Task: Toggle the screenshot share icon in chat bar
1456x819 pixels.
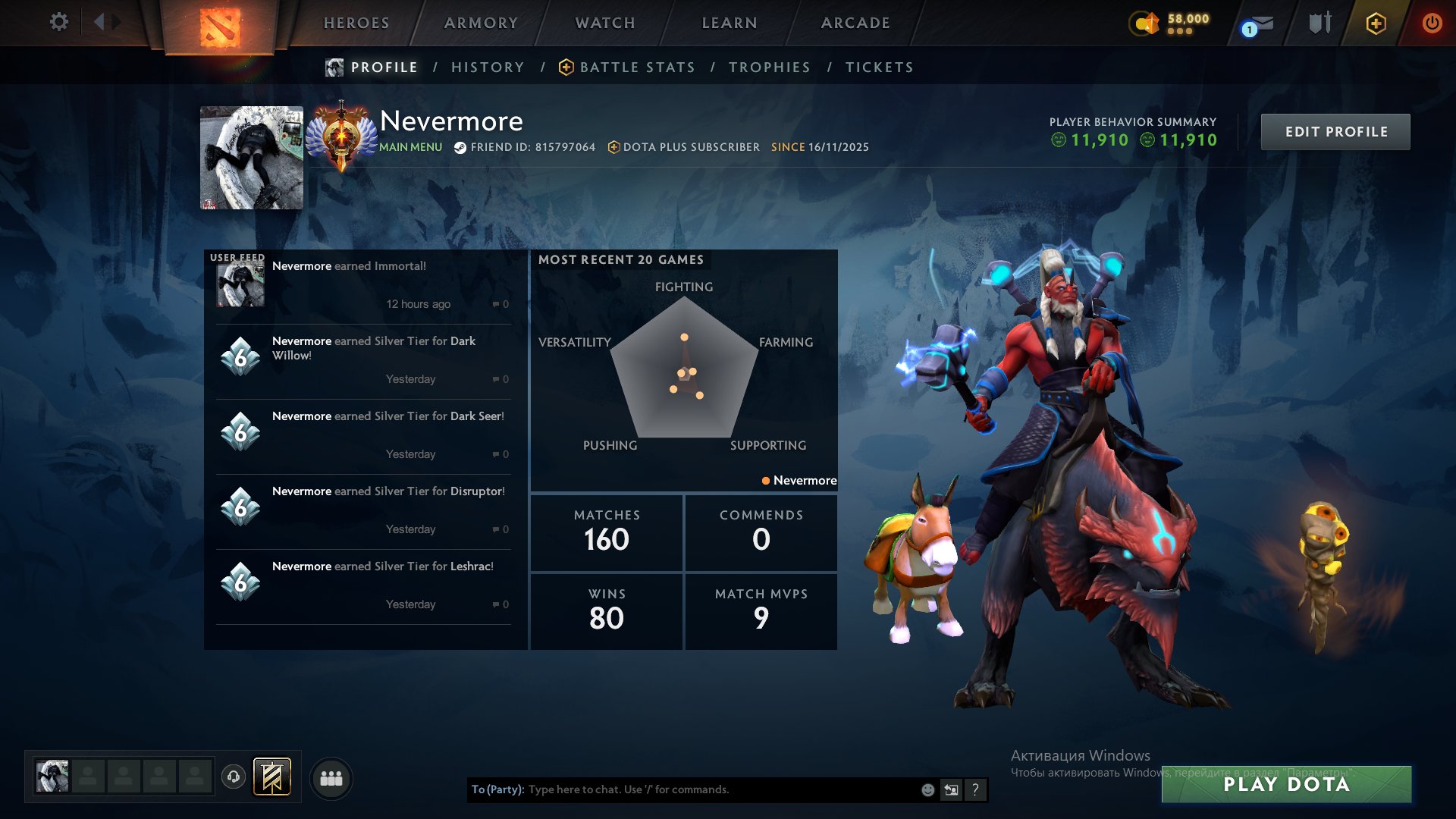Action: pyautogui.click(x=951, y=789)
